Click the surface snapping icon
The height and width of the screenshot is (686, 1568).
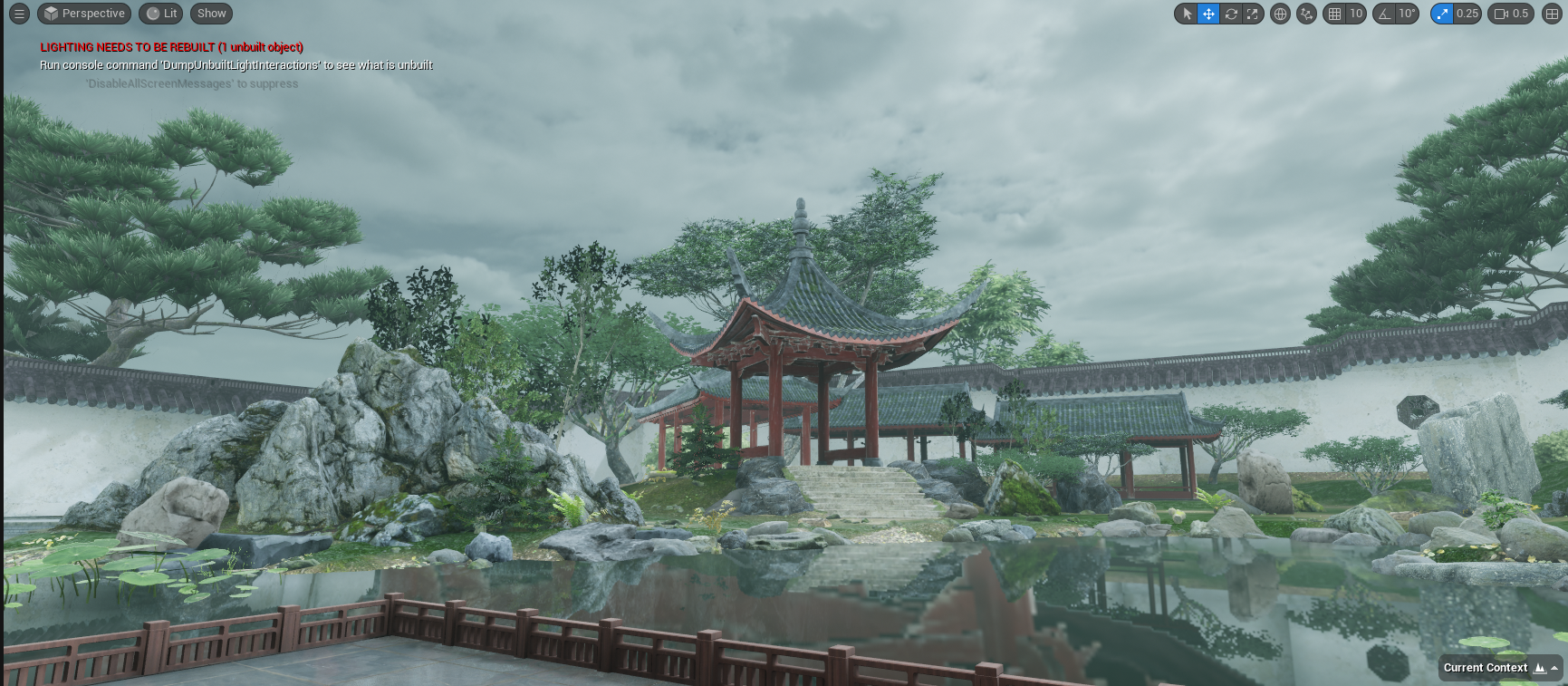1306,14
